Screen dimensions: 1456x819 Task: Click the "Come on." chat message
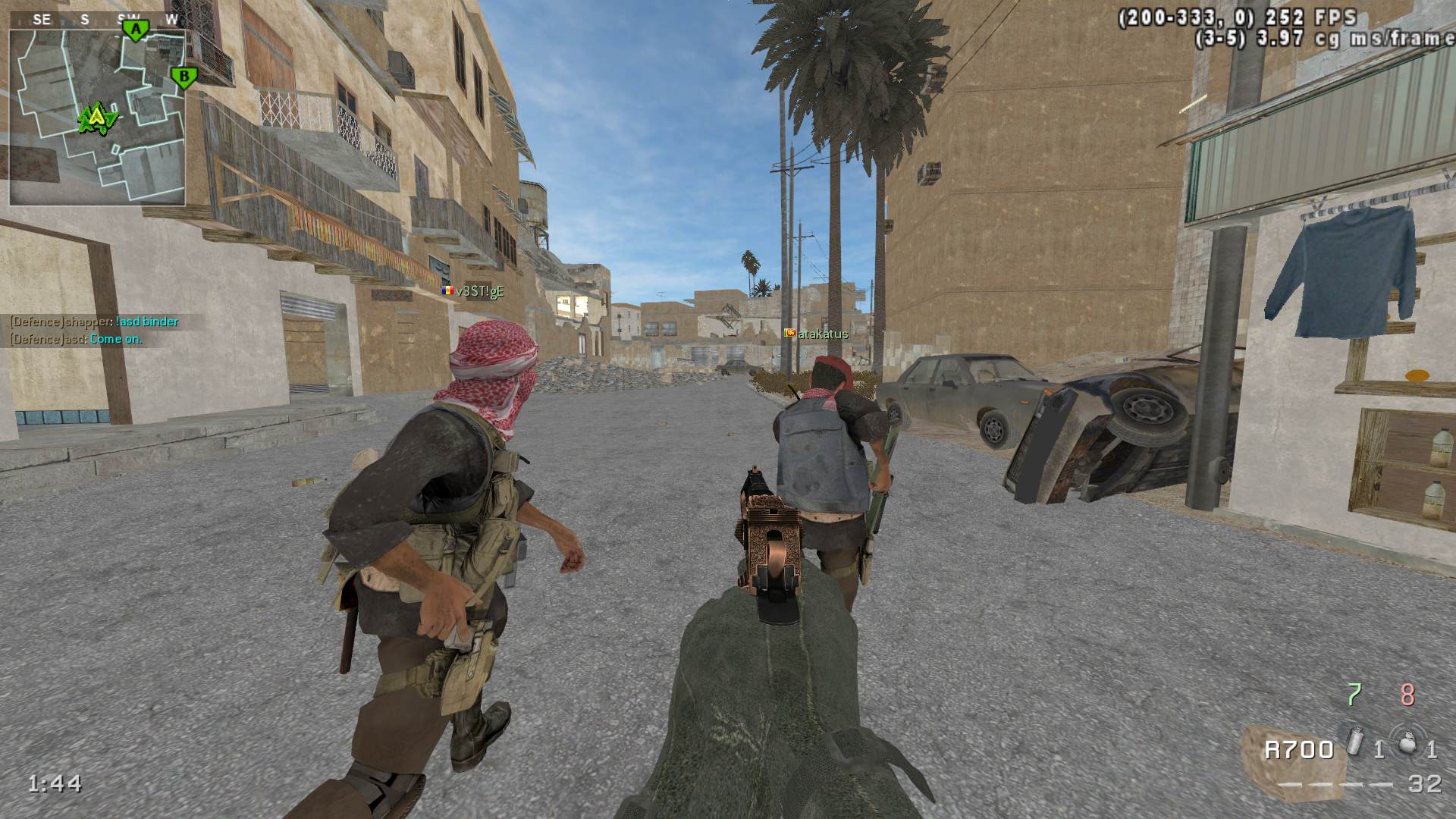pos(116,339)
